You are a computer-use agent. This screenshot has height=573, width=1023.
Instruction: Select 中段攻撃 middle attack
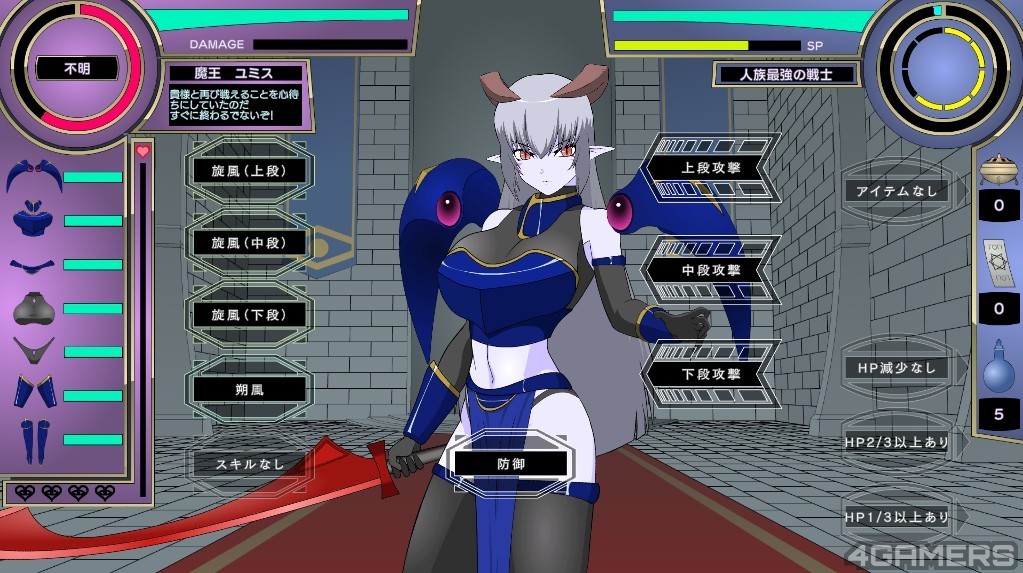[x=711, y=268]
